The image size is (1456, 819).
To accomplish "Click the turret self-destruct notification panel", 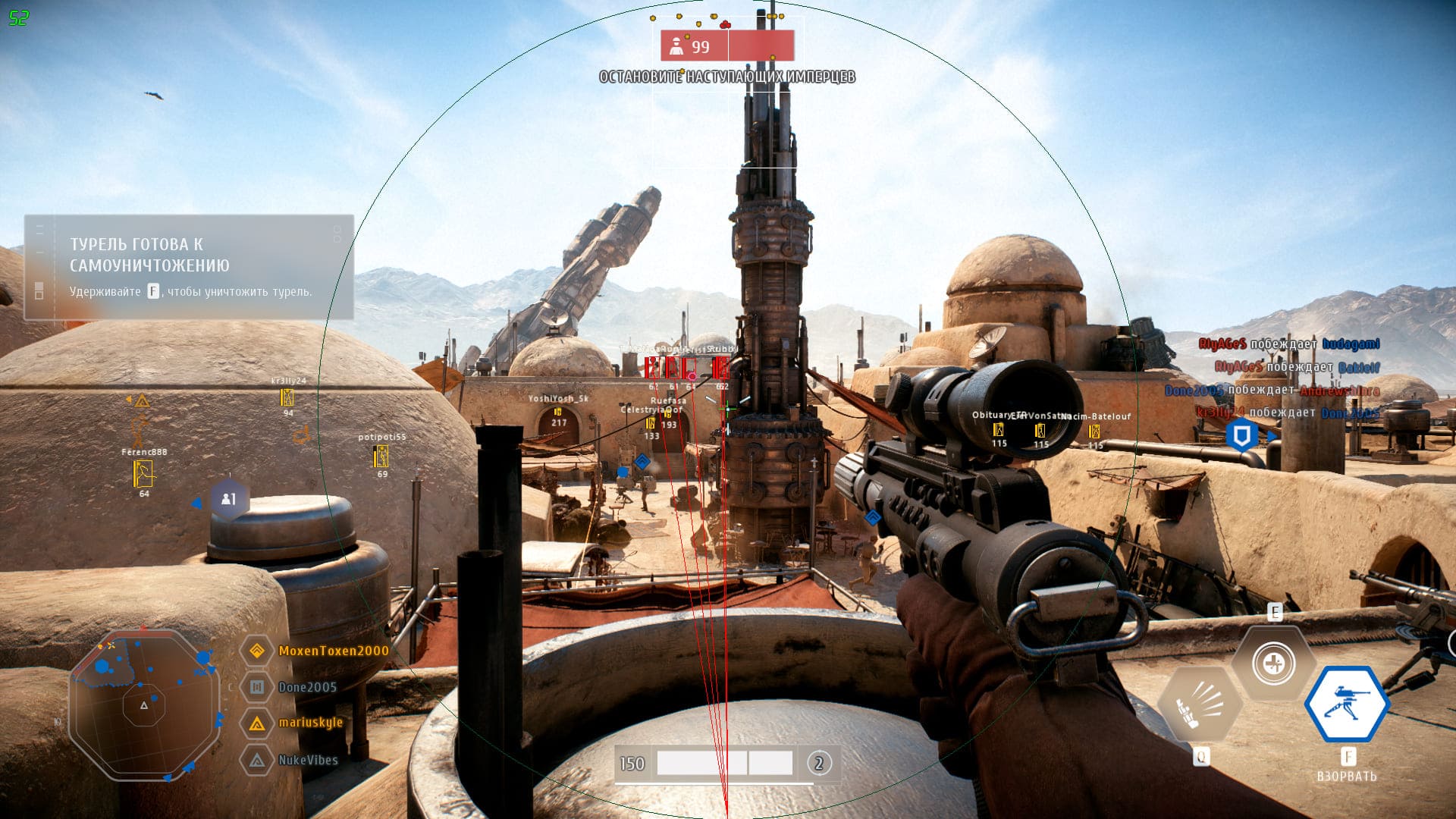I will pos(189,267).
